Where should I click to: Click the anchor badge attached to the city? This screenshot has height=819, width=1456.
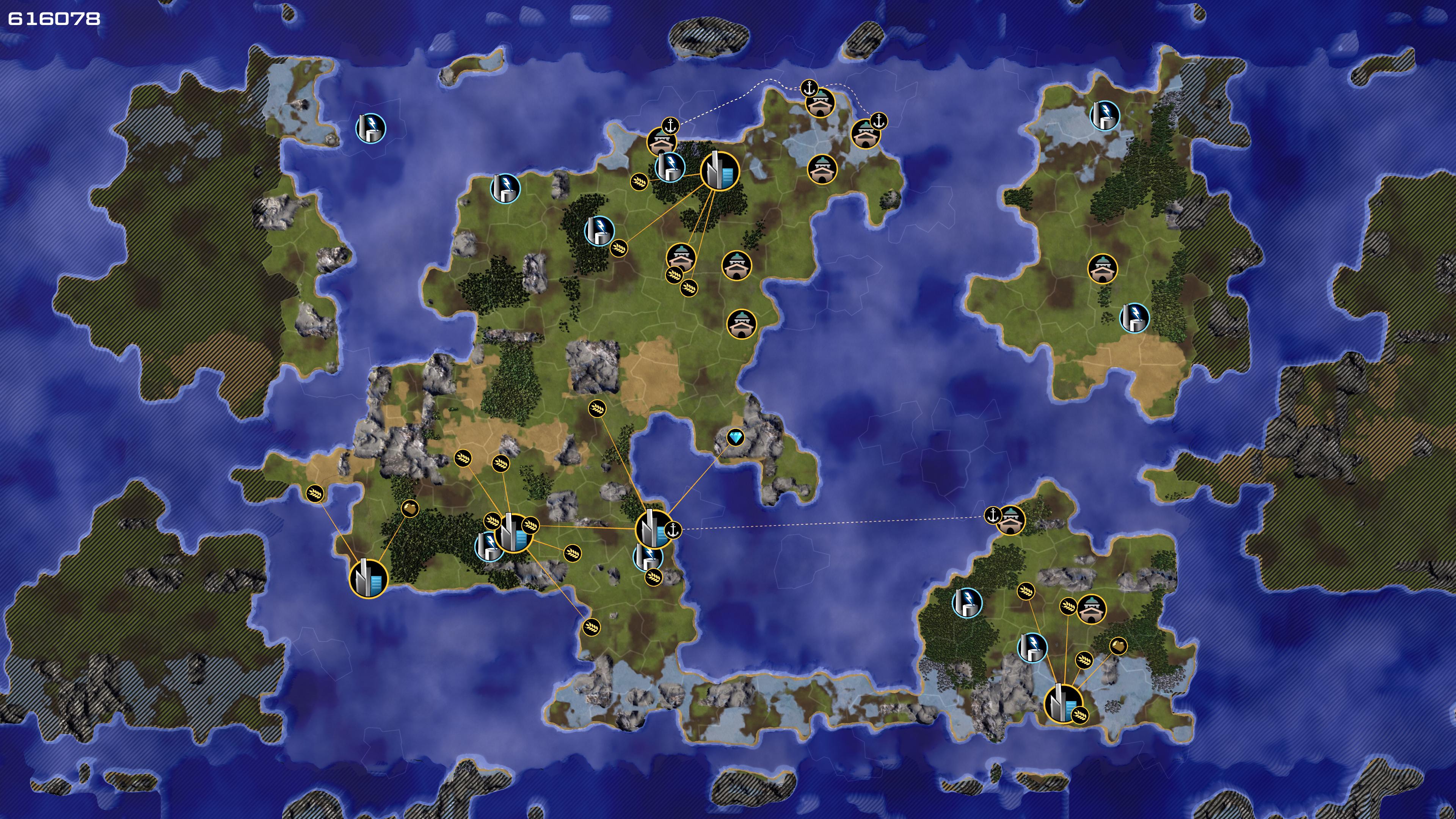tap(673, 530)
